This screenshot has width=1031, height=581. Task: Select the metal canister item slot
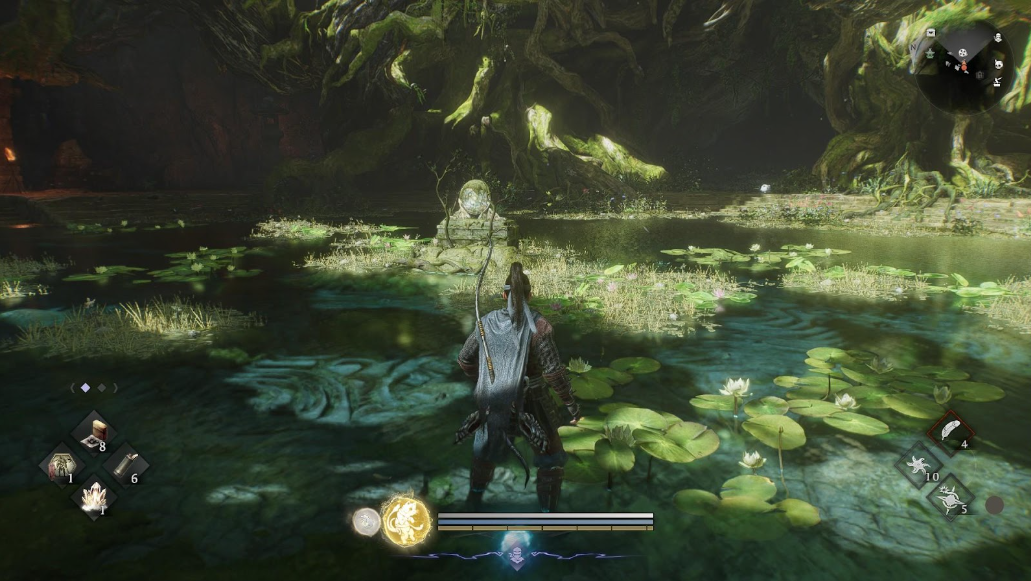coord(126,464)
